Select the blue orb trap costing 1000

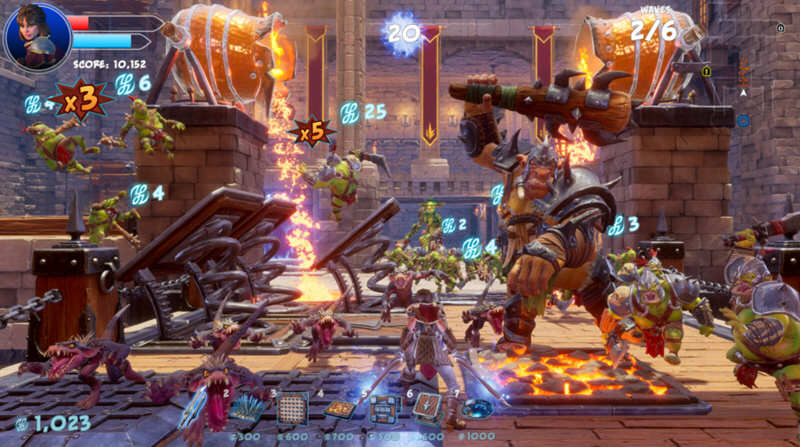[x=477, y=408]
